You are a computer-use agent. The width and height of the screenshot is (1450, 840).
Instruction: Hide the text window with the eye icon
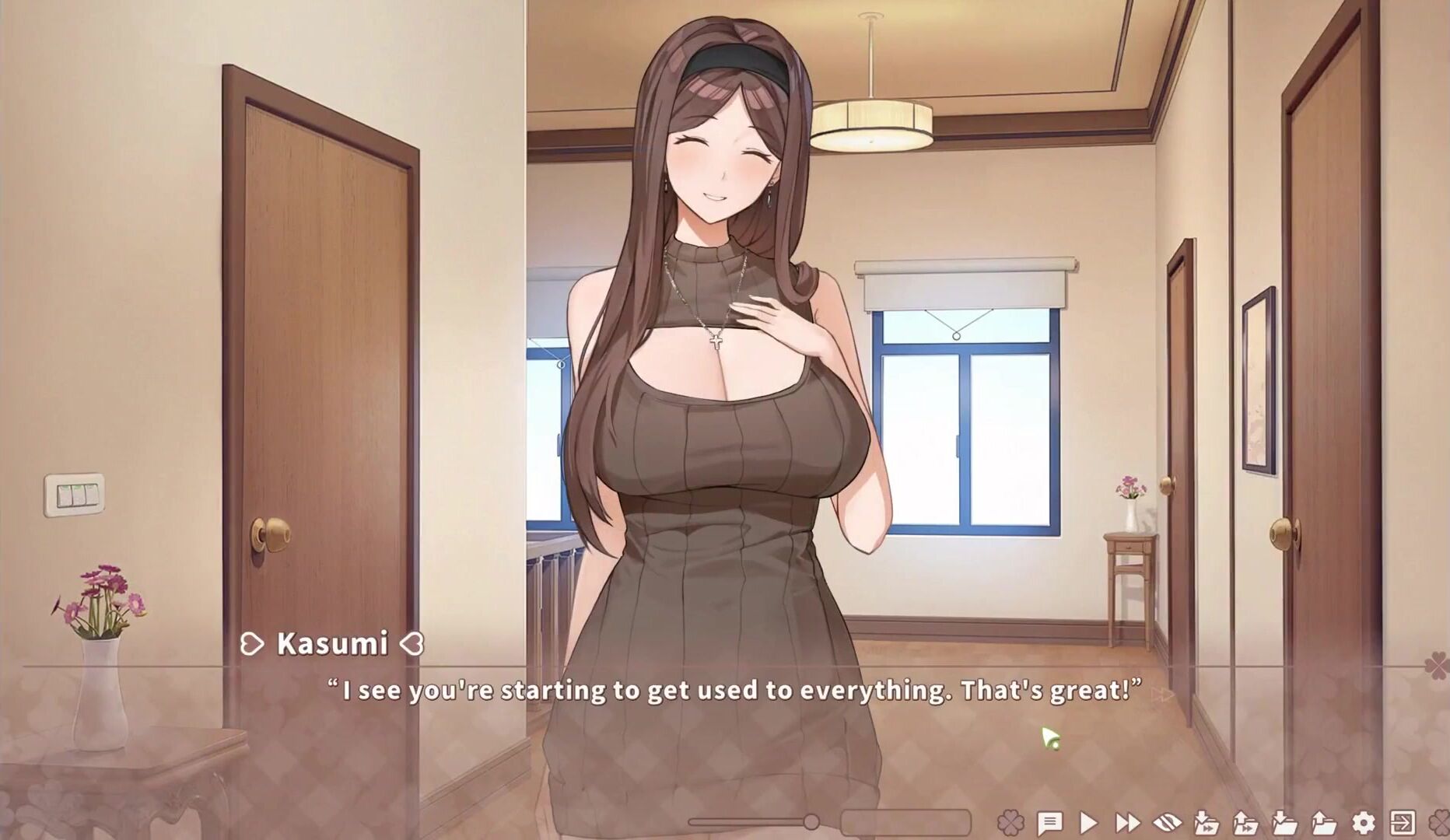click(x=1167, y=822)
